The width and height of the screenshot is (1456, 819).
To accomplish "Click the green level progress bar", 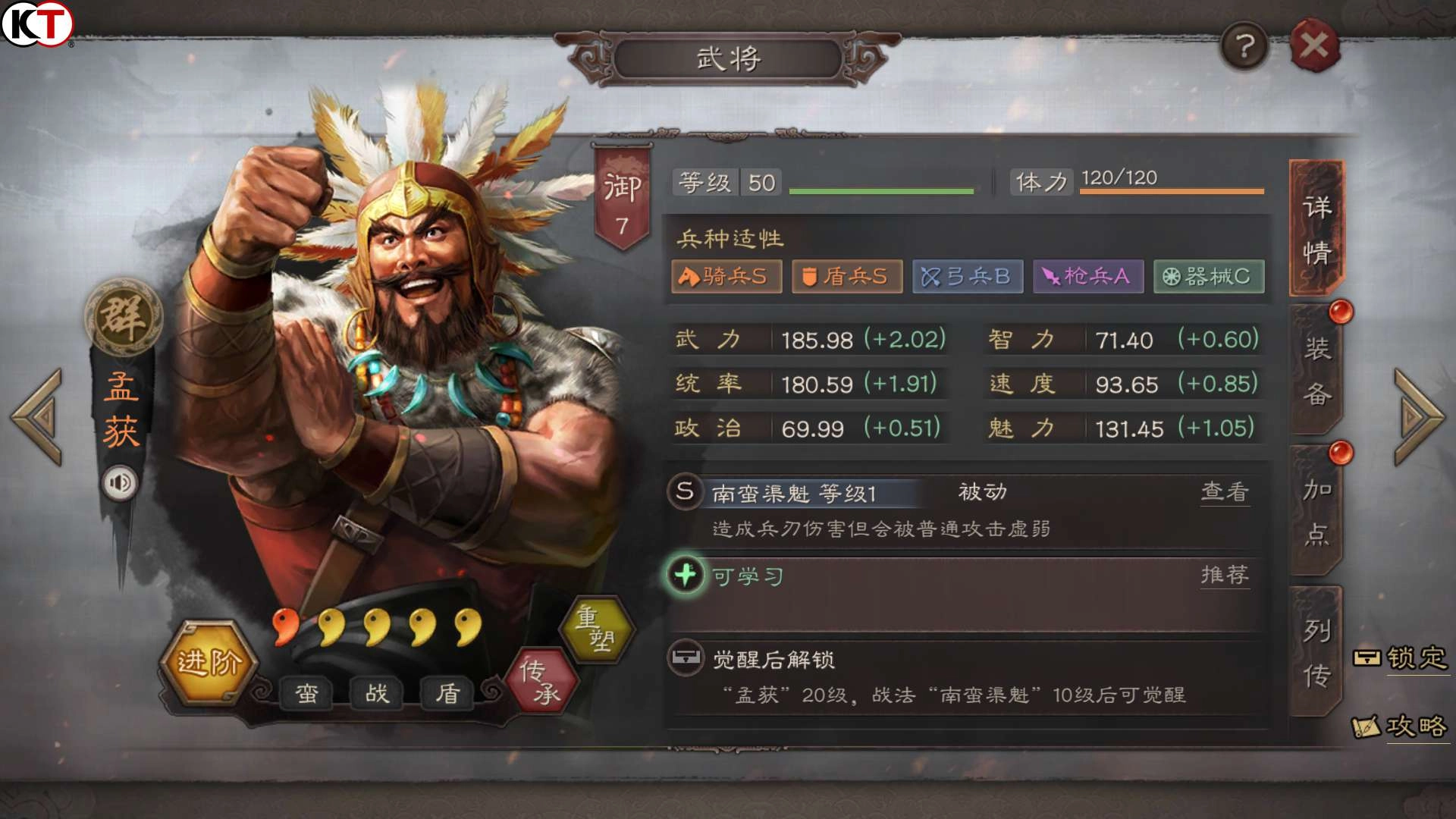I will coord(880,192).
